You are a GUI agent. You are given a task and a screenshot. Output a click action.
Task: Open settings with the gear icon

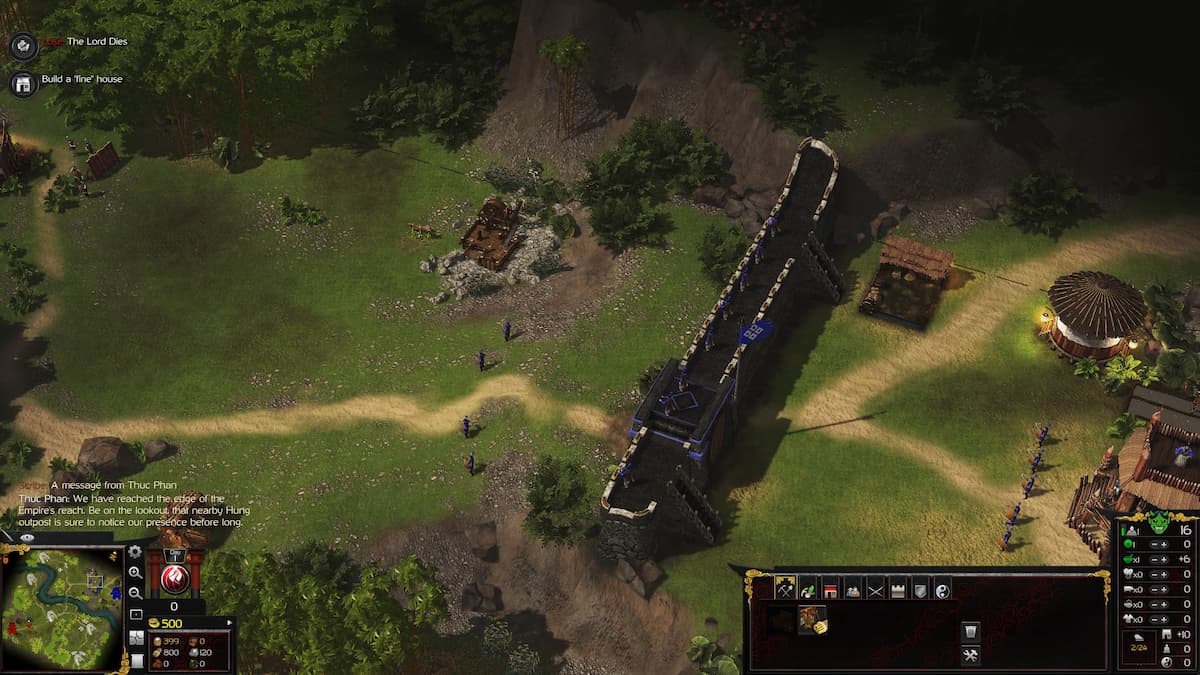135,552
